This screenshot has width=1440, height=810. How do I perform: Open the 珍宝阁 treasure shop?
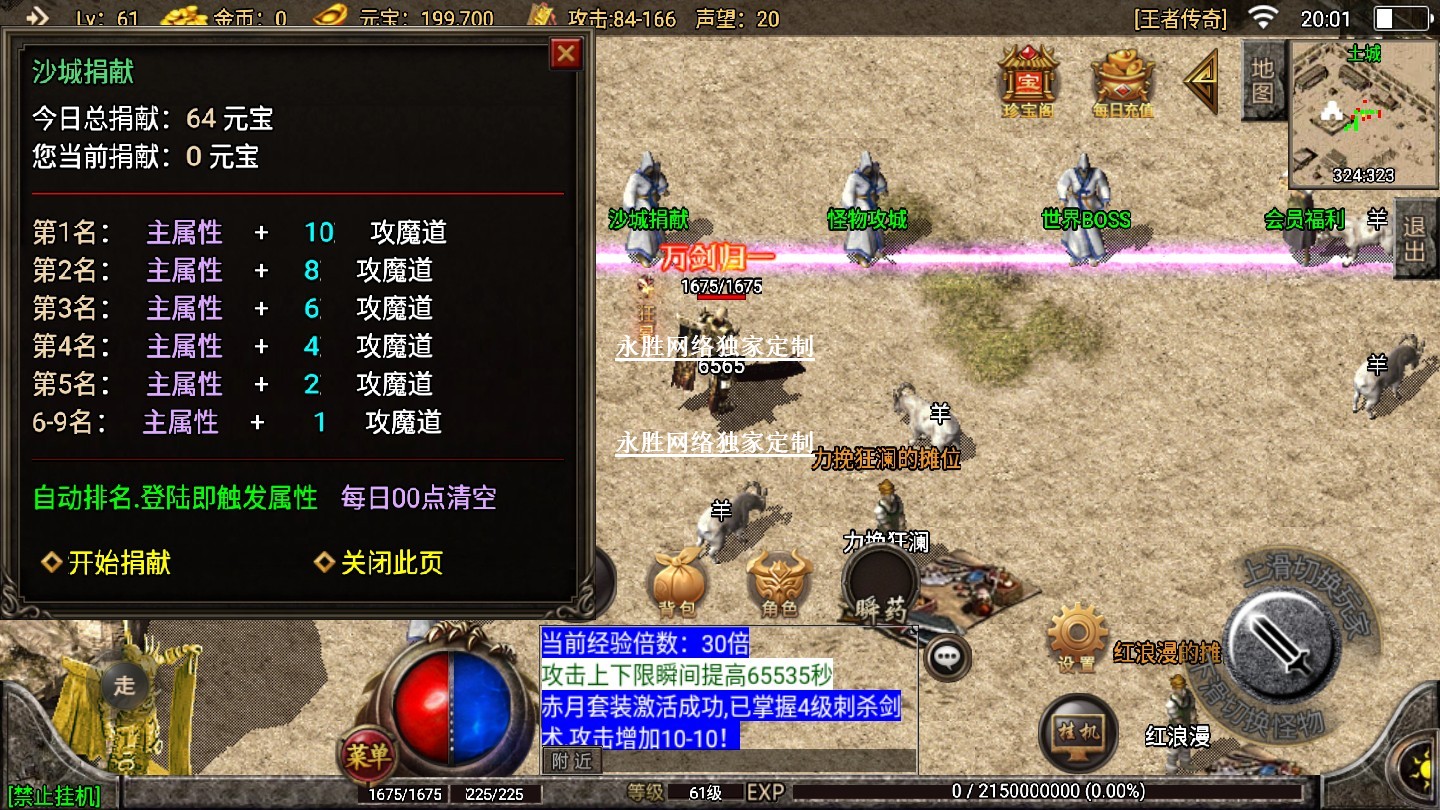click(x=1027, y=80)
